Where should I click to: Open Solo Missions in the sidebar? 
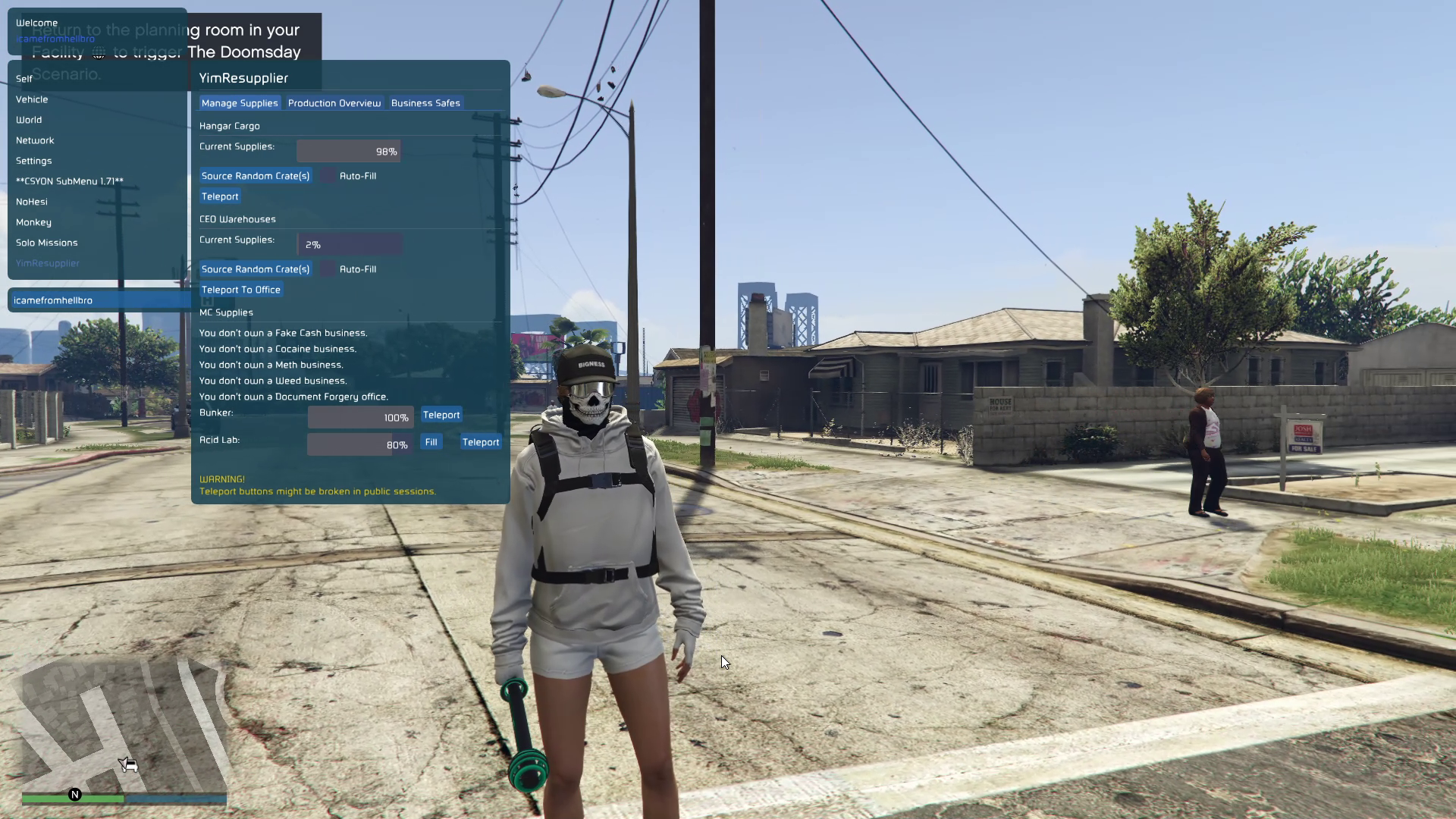(x=47, y=243)
